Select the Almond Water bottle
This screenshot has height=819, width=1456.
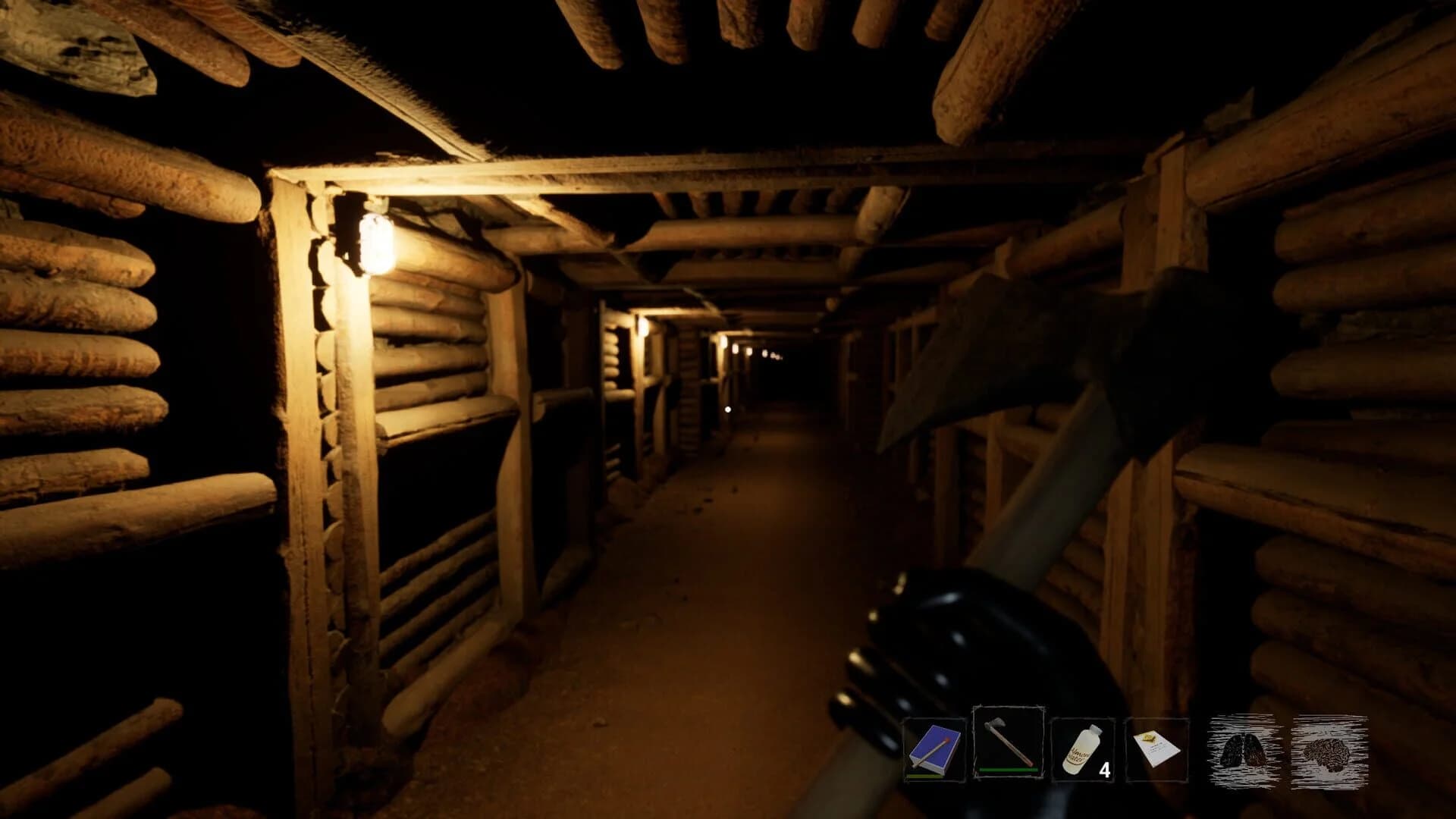pos(1084,749)
